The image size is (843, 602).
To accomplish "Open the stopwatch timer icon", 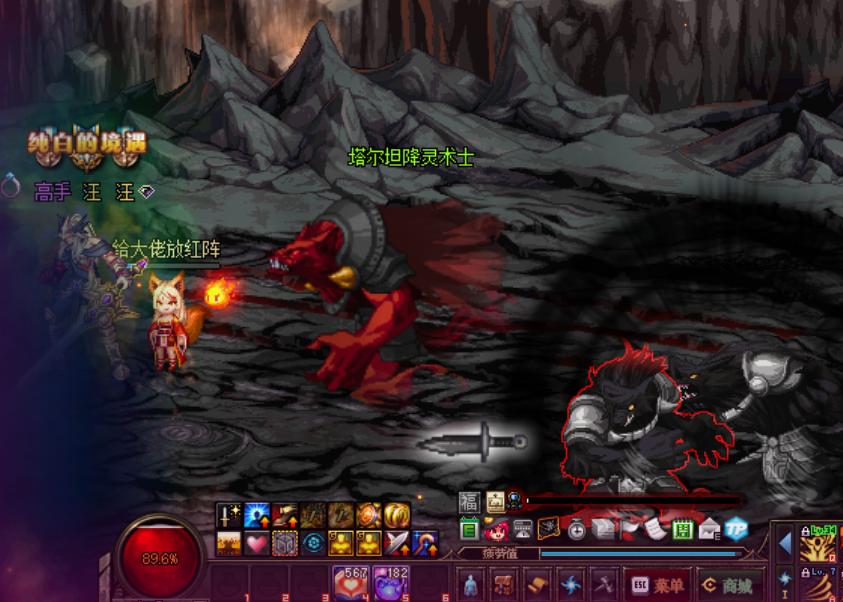I will pos(576,529).
